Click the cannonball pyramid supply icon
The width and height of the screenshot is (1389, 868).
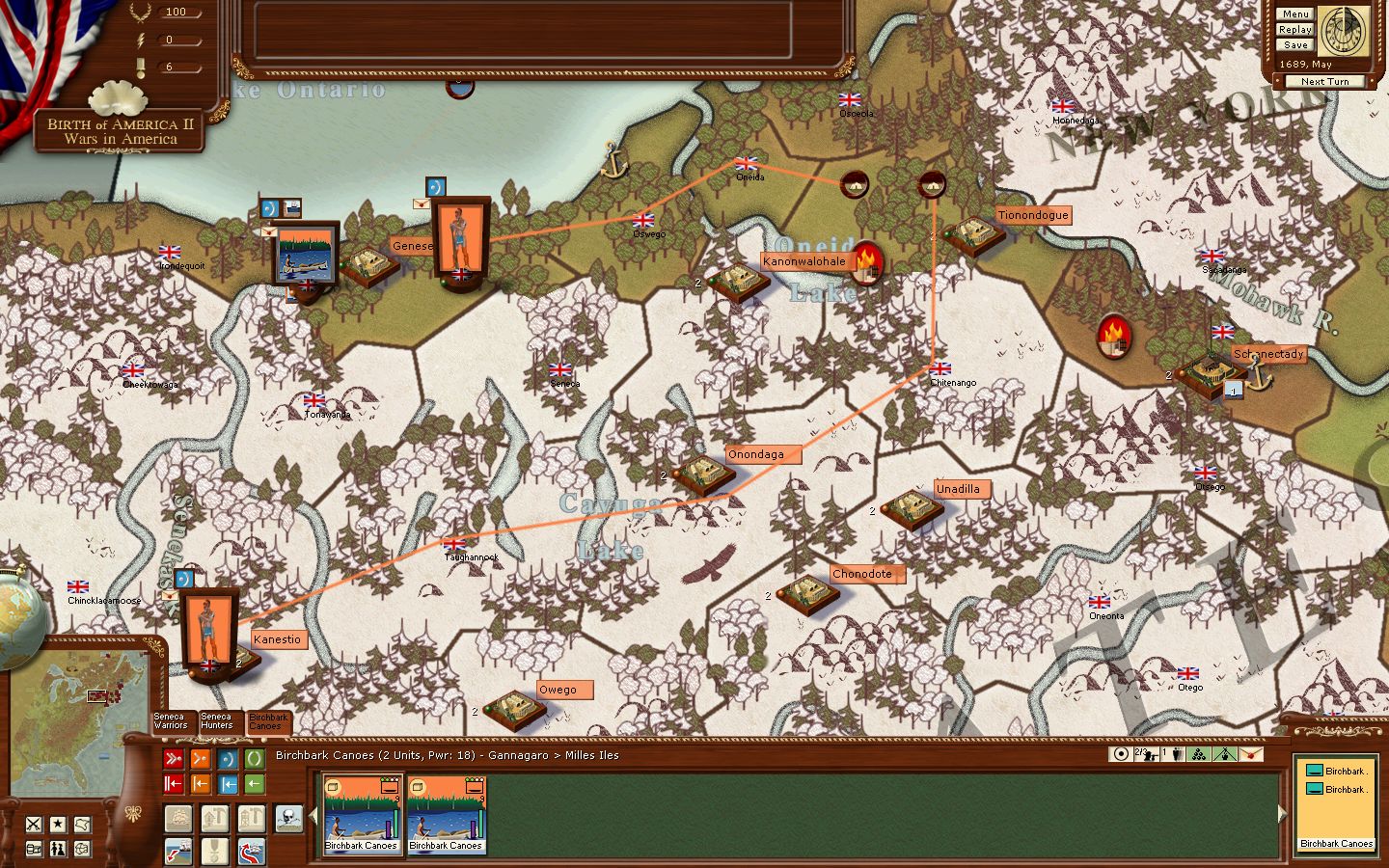(x=1199, y=754)
